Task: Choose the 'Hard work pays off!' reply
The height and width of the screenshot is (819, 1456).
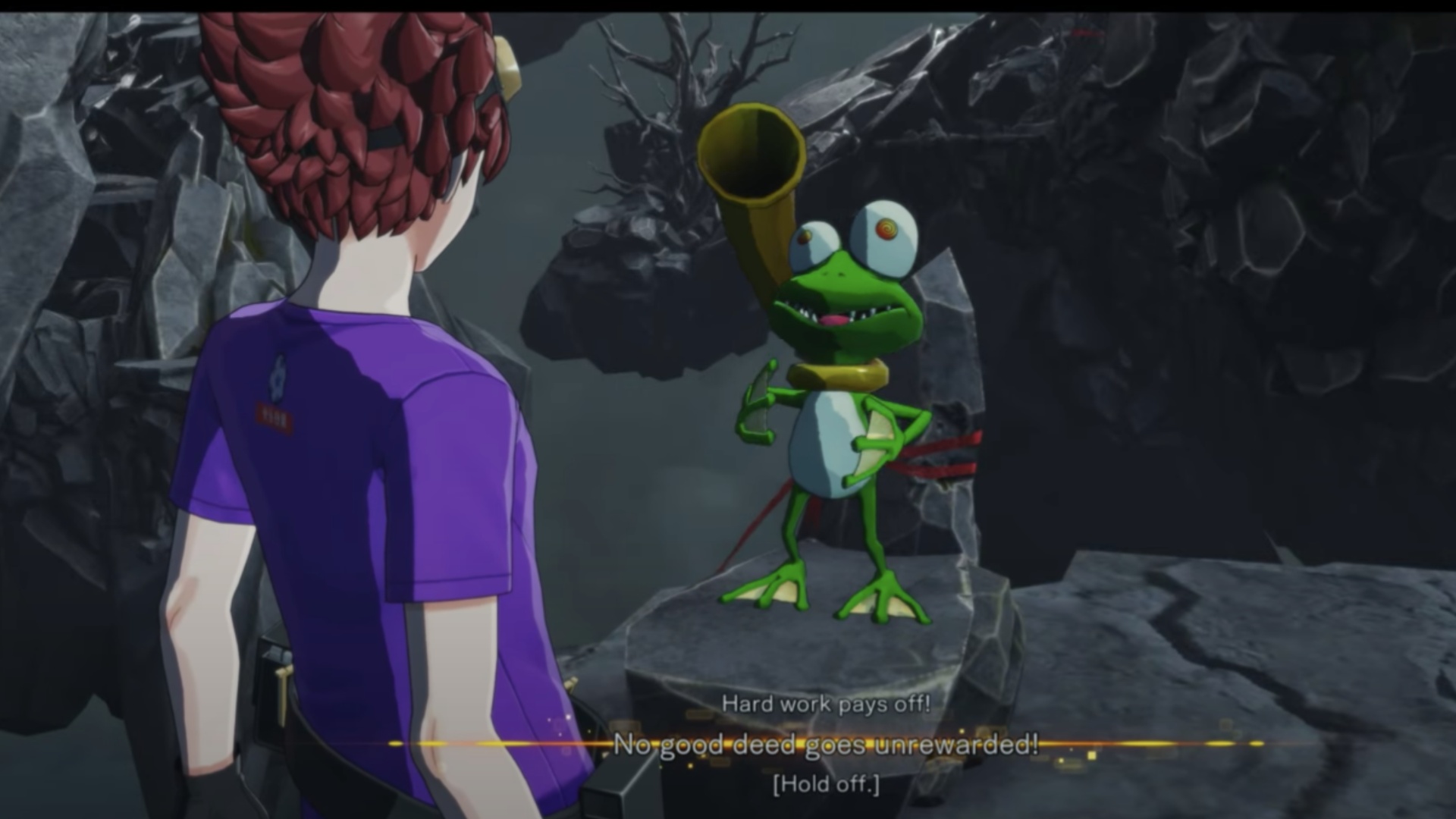Action: 825,704
